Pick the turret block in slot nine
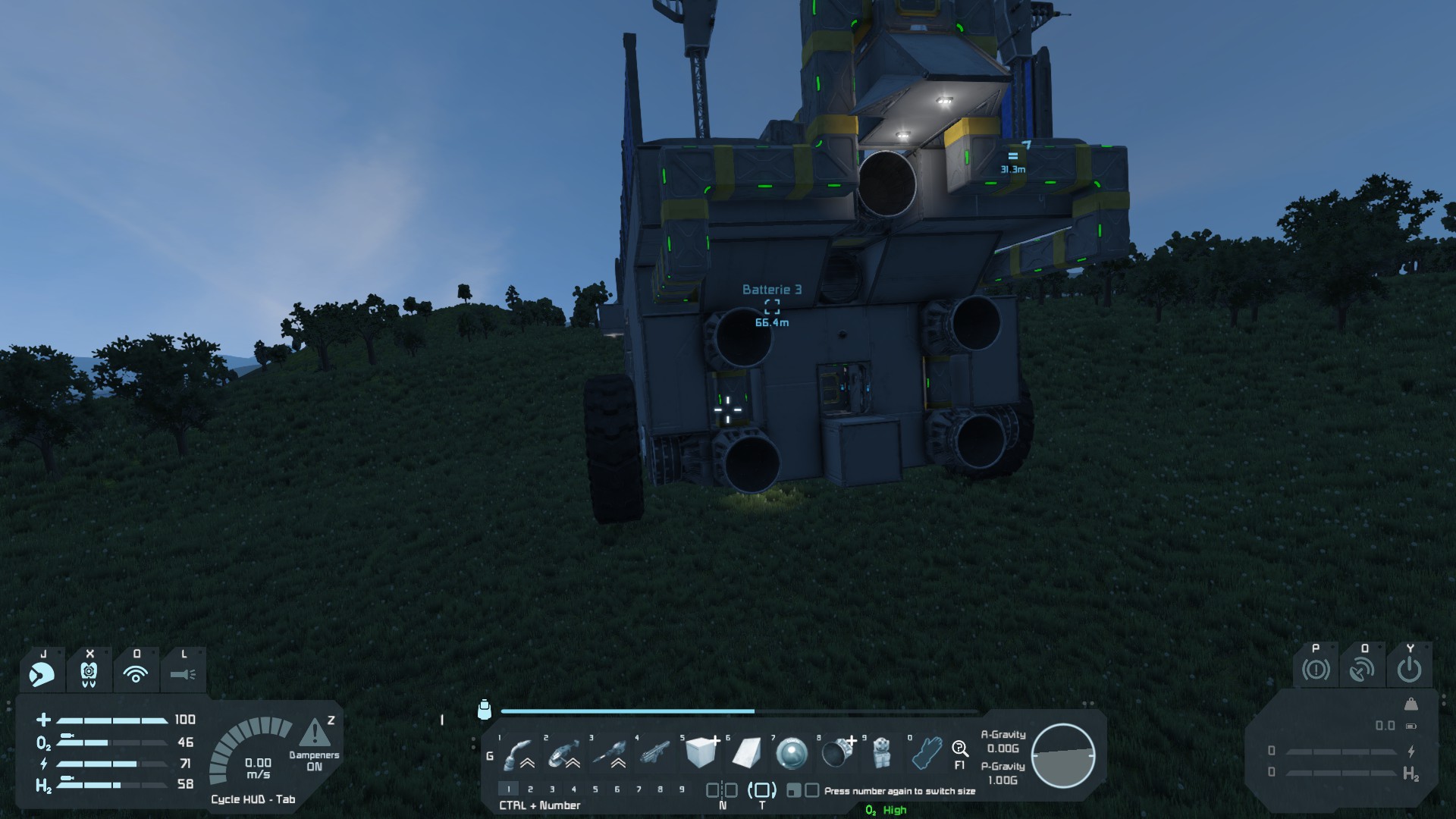Screen dimensions: 1456x819 (881, 753)
